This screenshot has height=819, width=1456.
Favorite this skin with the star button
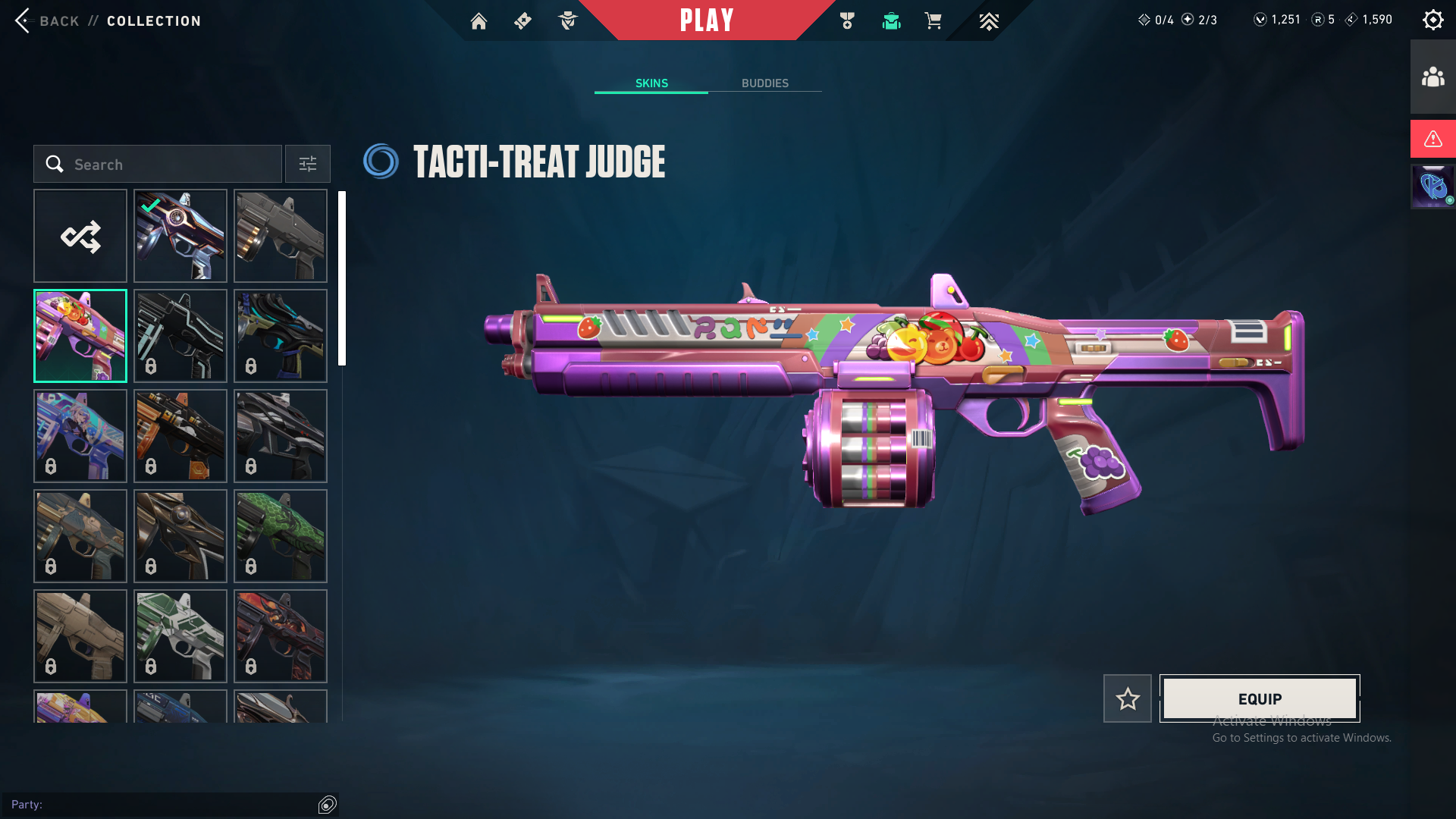coord(1128,699)
